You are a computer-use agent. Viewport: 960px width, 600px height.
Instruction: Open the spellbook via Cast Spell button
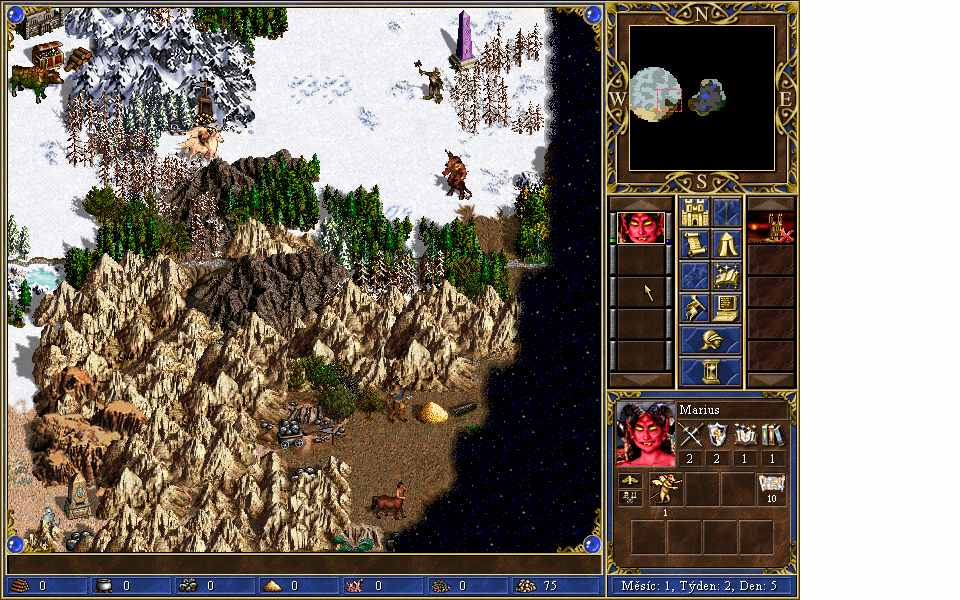[727, 276]
